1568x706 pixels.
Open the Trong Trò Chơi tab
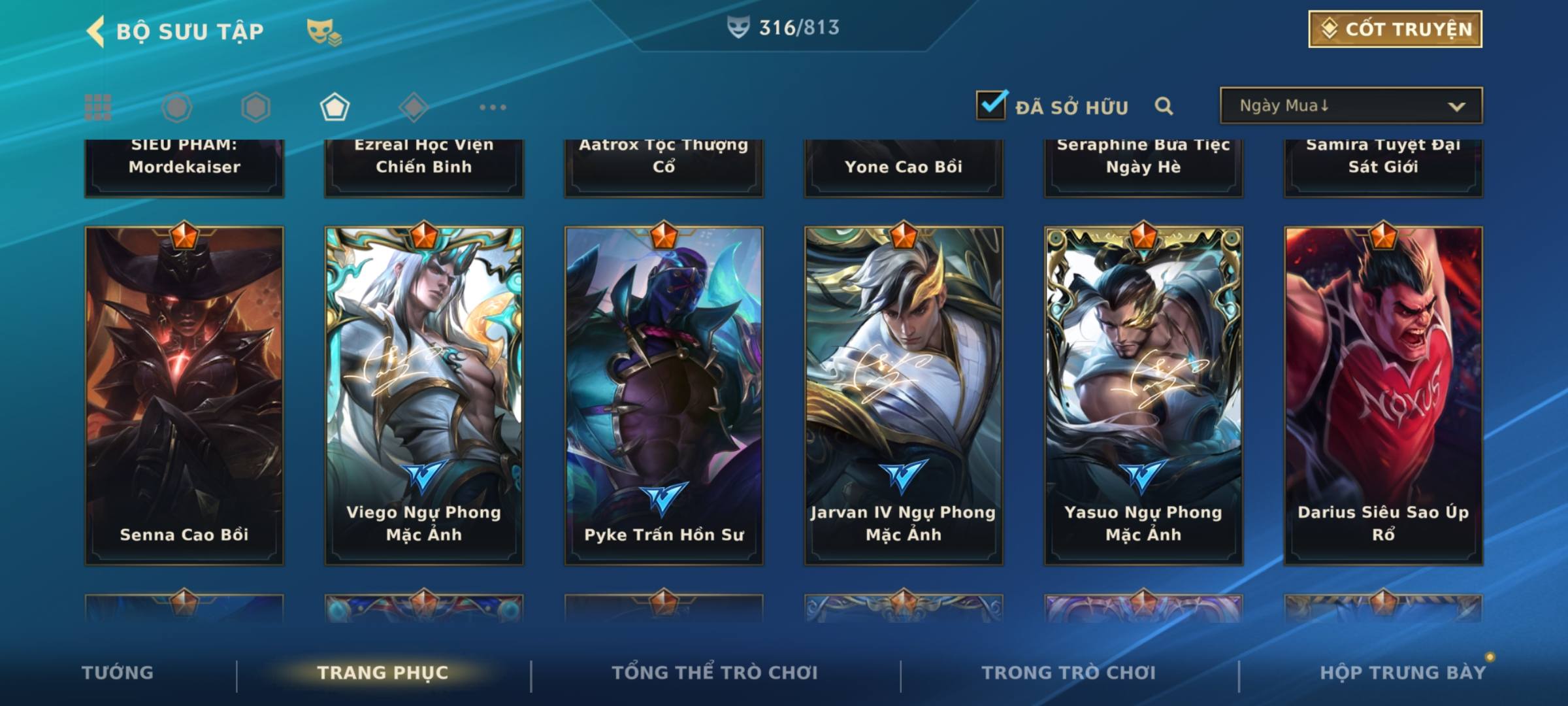tap(1069, 673)
